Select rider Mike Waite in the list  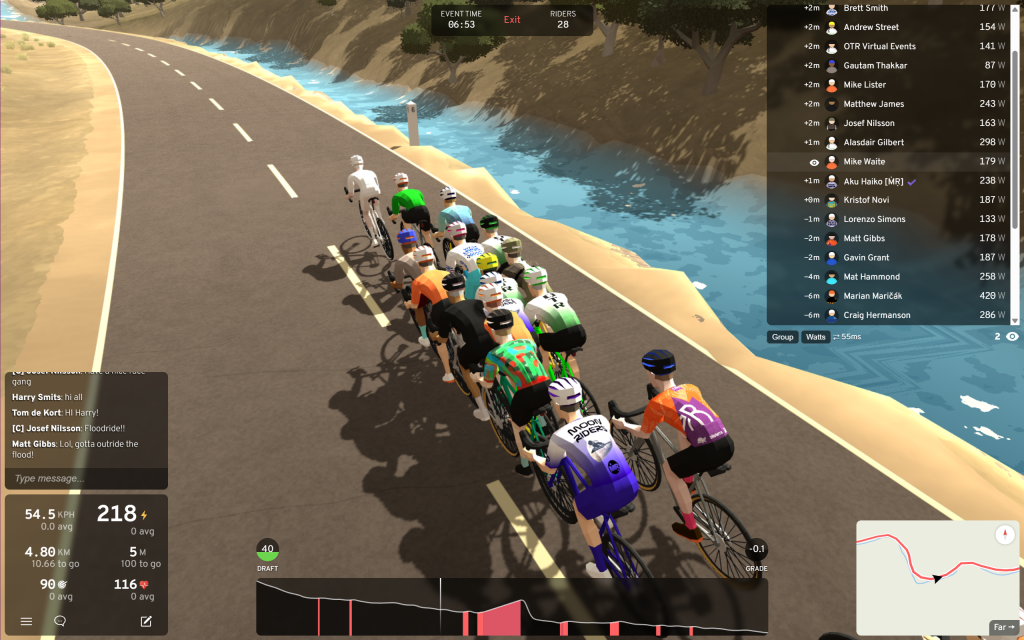[x=864, y=162]
